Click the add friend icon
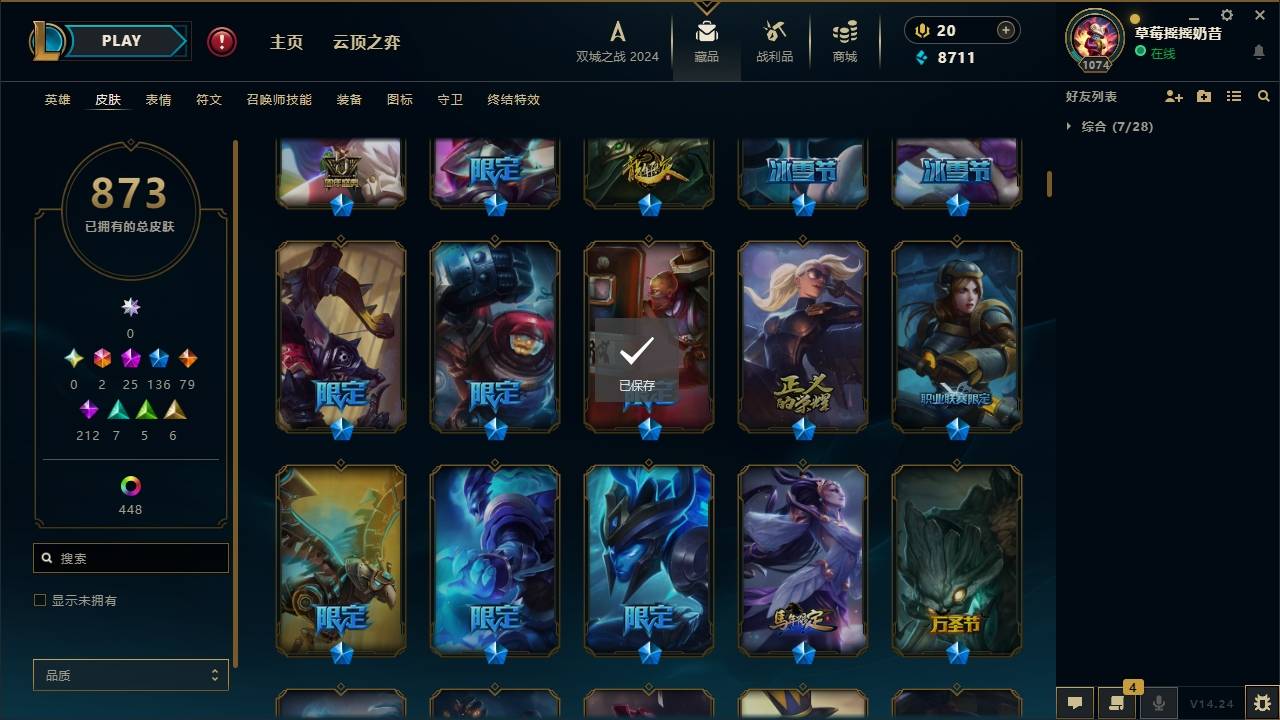 coord(1173,96)
